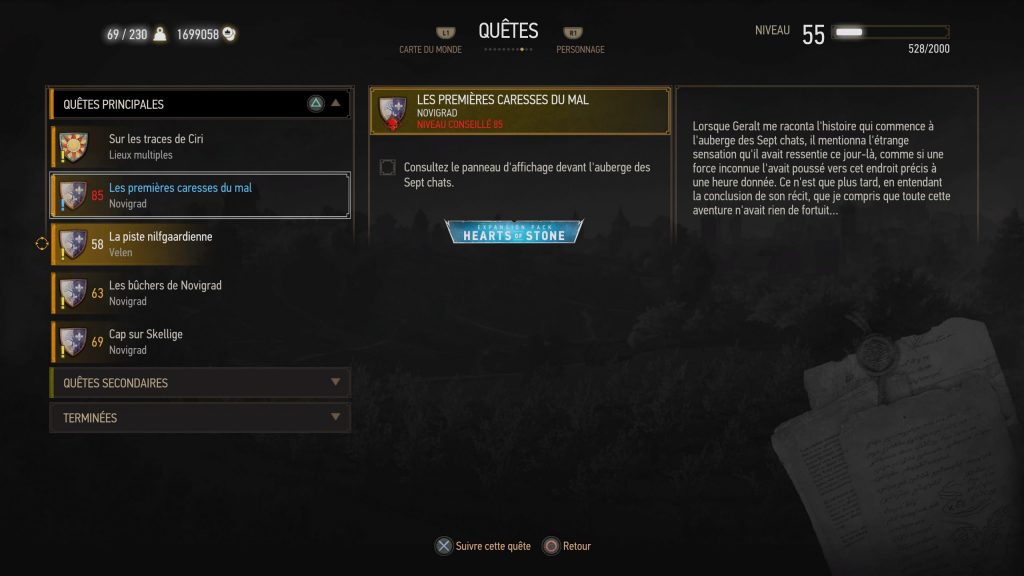The height and width of the screenshot is (576, 1024).
Task: Switch to the Personnage tab
Action: 579,42
